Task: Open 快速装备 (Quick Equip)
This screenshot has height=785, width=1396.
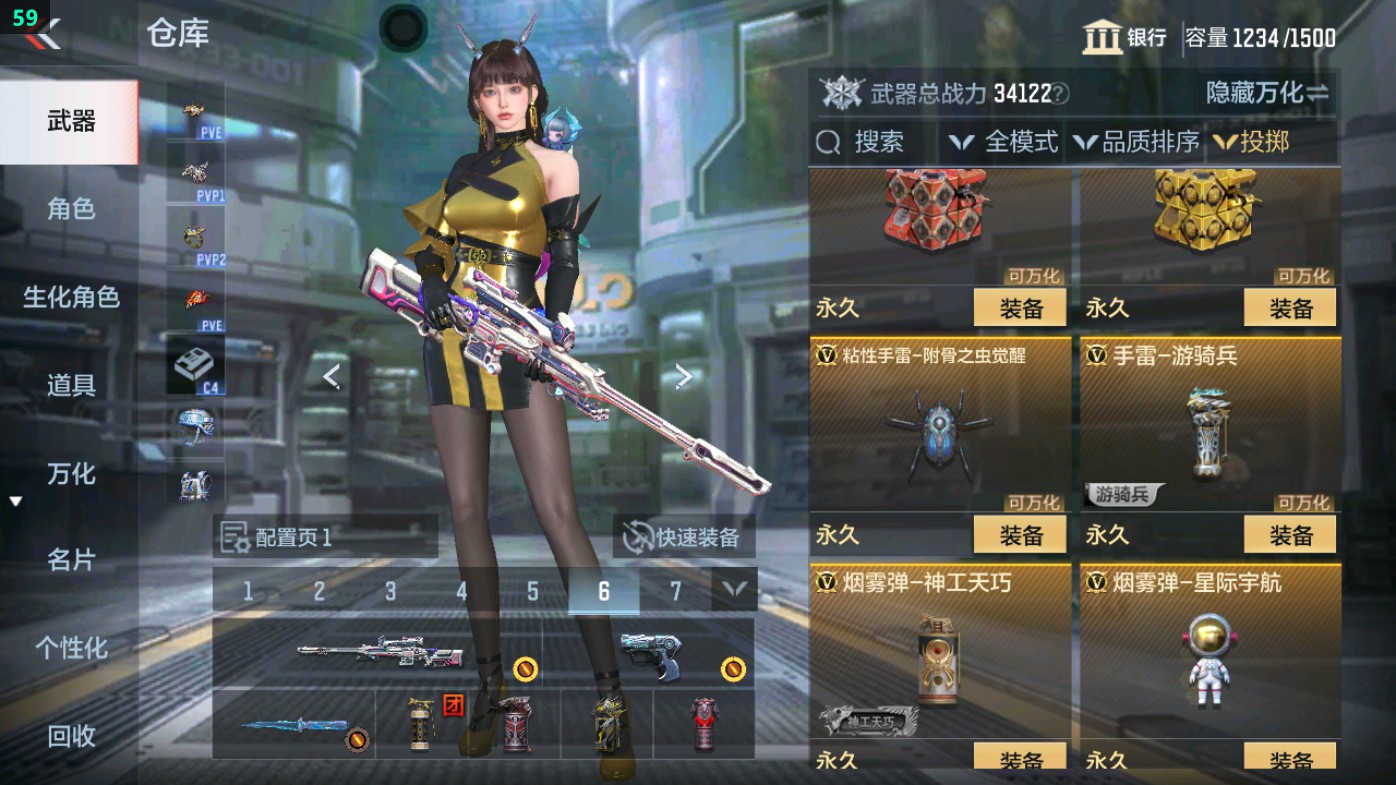Action: click(684, 537)
